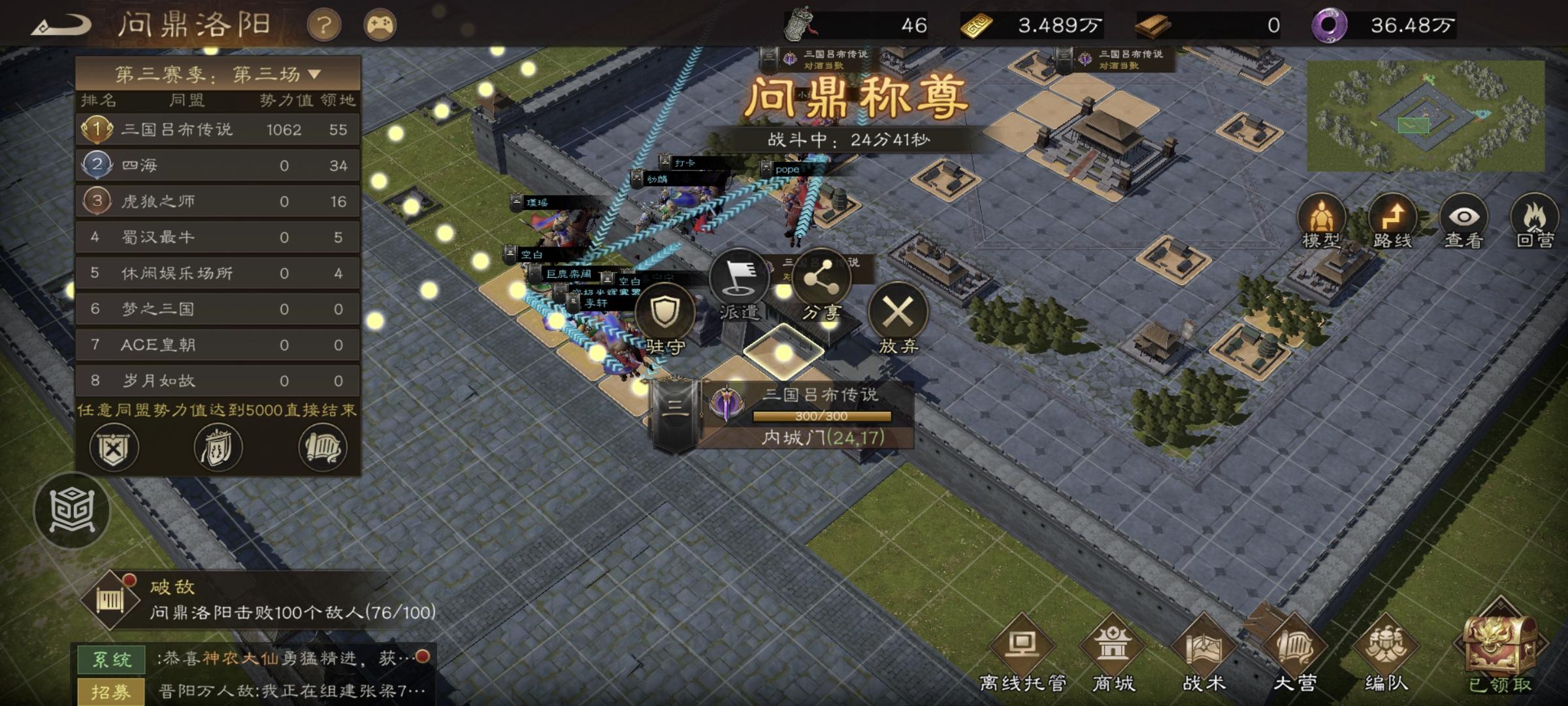Open the help question mark icon
The image size is (1568, 706).
point(325,24)
